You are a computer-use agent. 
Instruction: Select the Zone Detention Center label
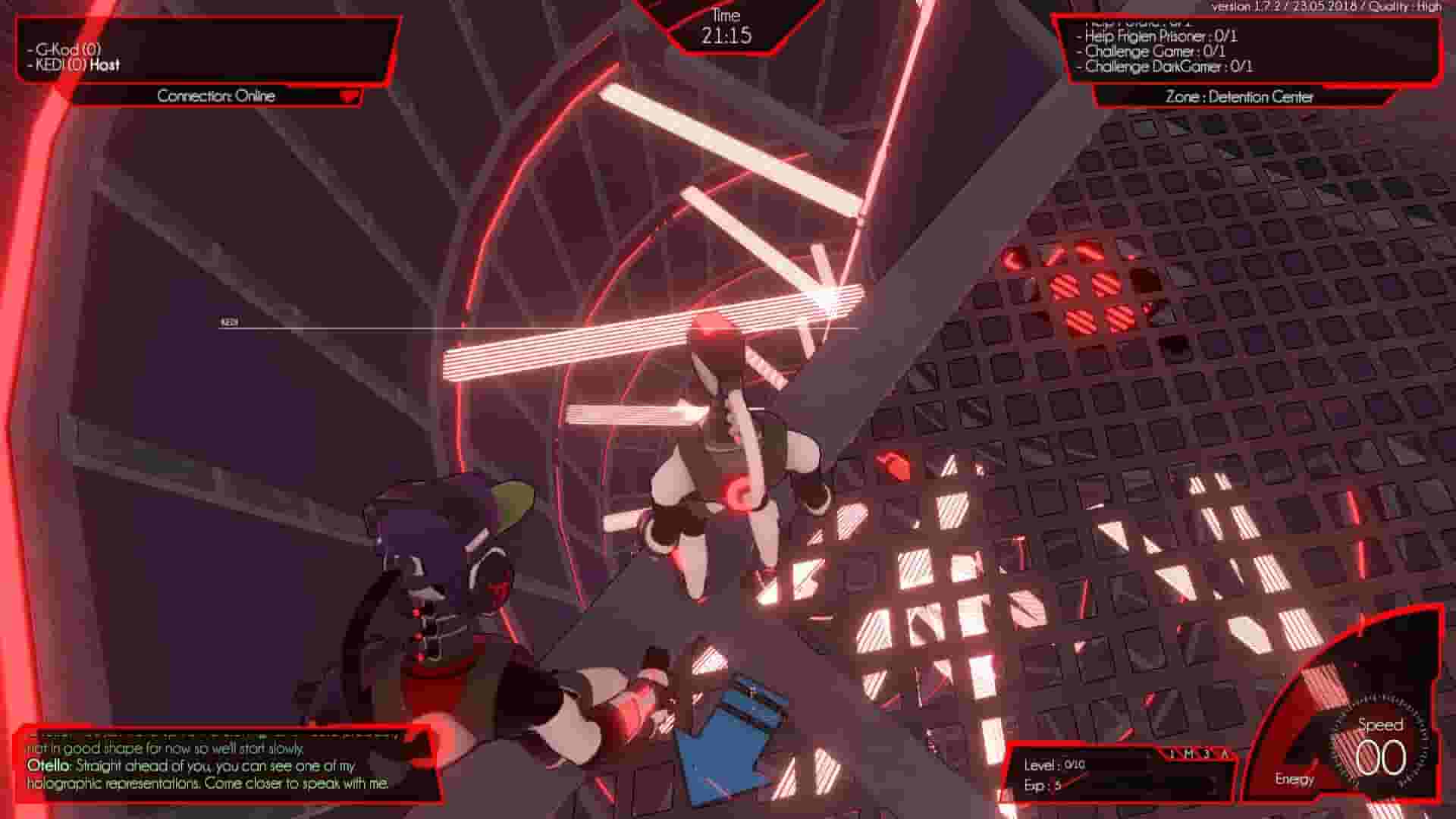[1239, 97]
